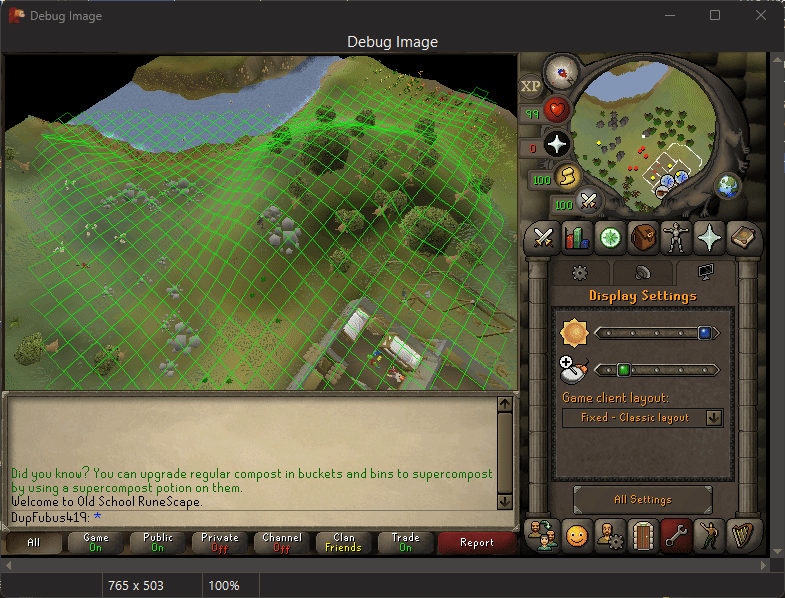Viewport: 785px width, 598px height.
Task: Open the Skills bar-chart tab
Action: [575, 239]
